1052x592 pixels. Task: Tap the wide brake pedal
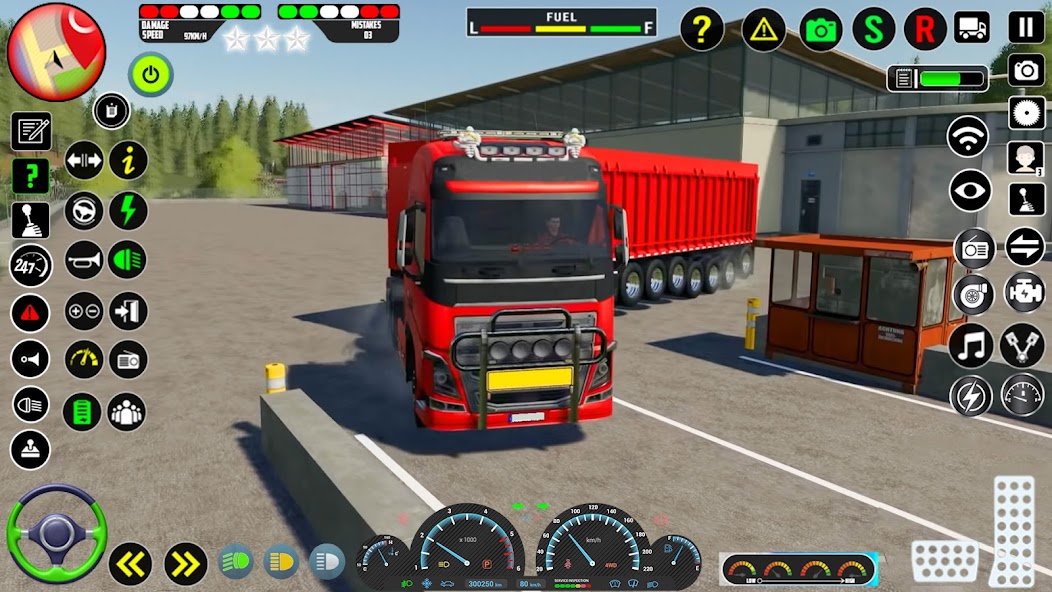coord(945,561)
